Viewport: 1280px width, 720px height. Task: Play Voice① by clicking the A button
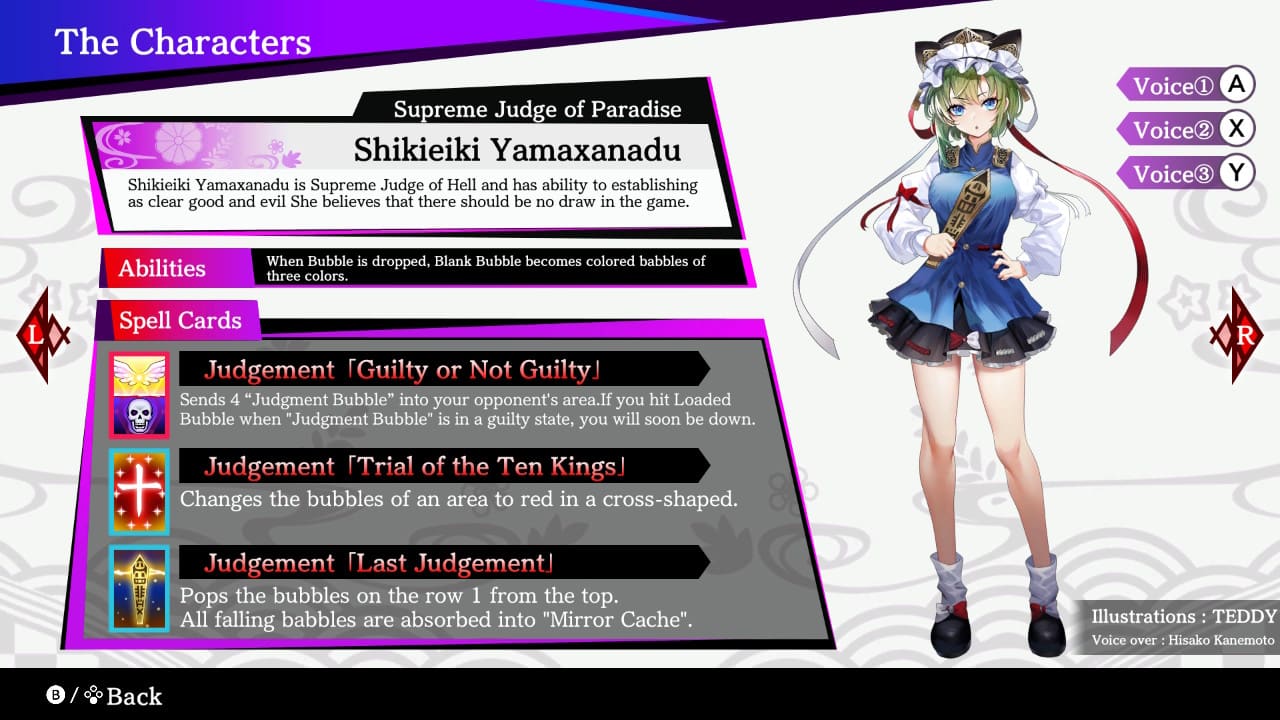pos(1239,86)
